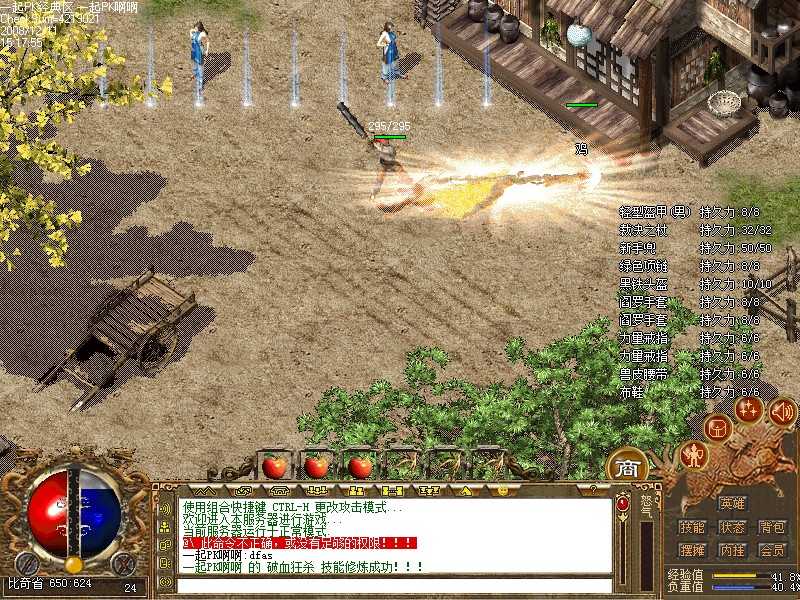Click the crossed-swords round button beside the orb
This screenshot has width=800, height=600.
(122, 563)
